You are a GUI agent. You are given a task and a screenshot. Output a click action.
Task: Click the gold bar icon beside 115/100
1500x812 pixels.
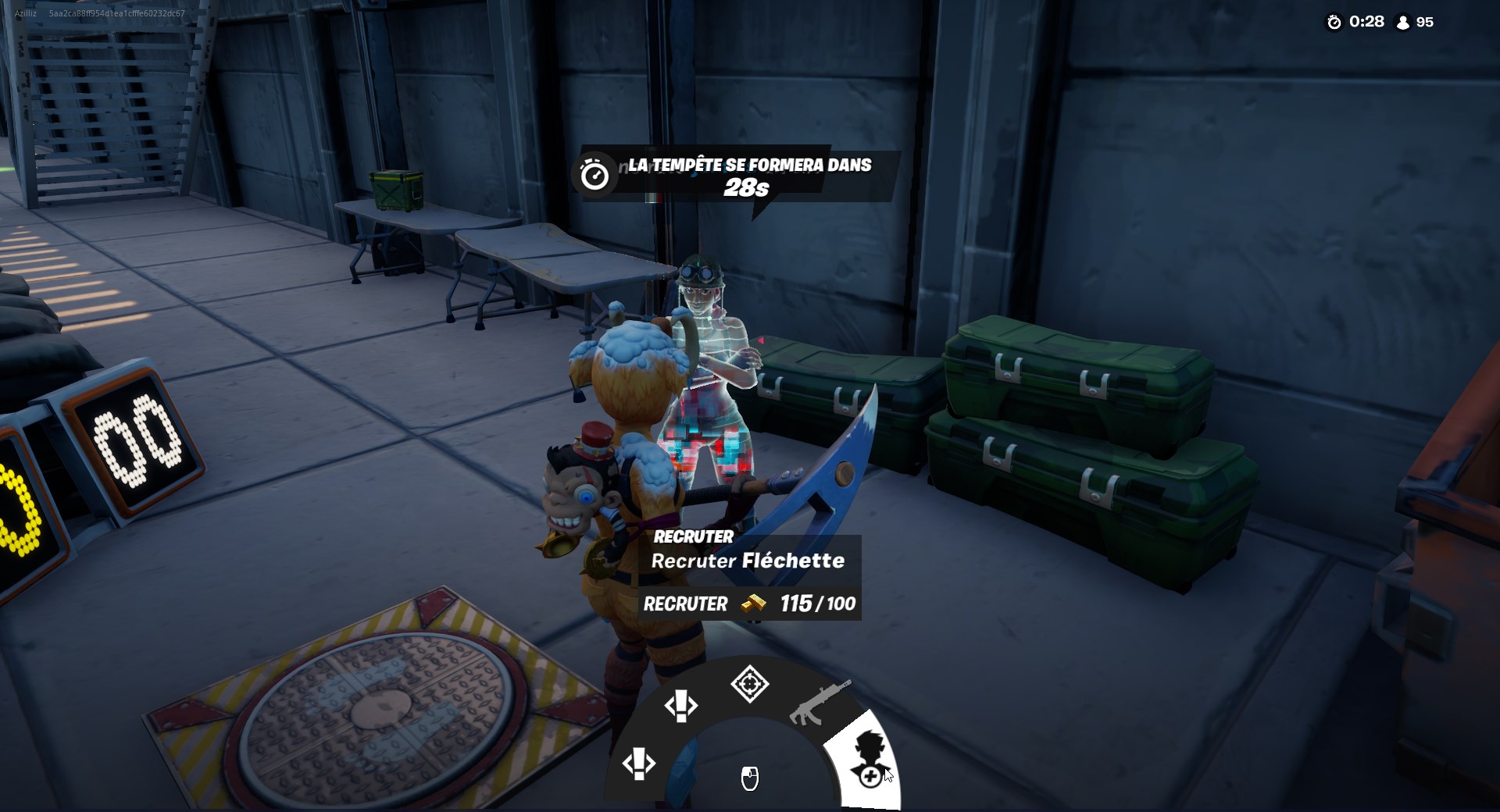pyautogui.click(x=753, y=604)
